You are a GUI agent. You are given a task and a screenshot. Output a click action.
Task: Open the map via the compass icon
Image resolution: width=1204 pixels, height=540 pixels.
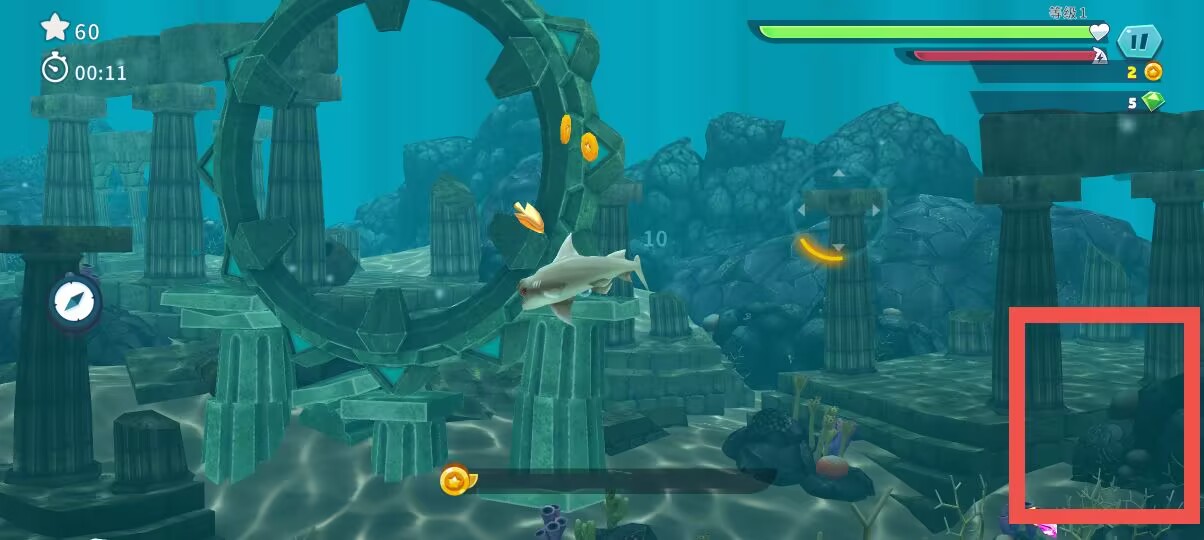pos(73,302)
